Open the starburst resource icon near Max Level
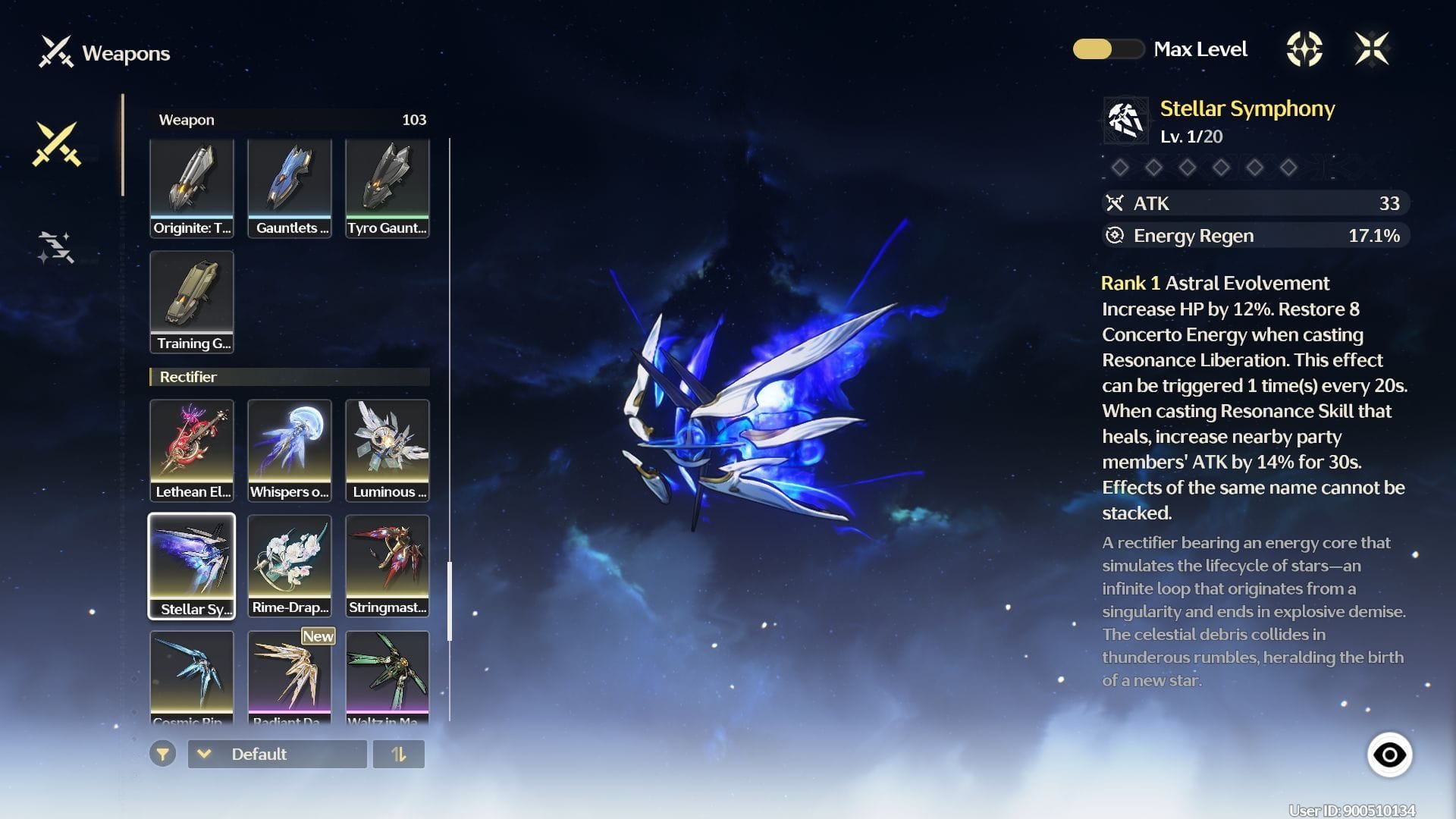Image resolution: width=1456 pixels, height=819 pixels. click(1306, 49)
